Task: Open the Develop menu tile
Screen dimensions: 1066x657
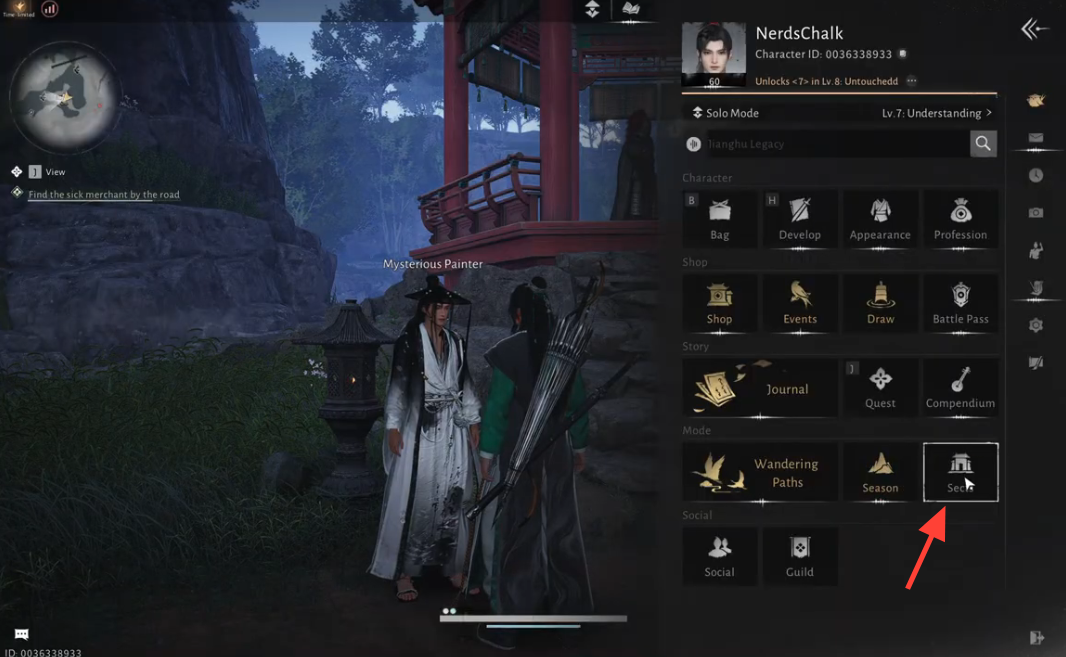Action: tap(800, 218)
